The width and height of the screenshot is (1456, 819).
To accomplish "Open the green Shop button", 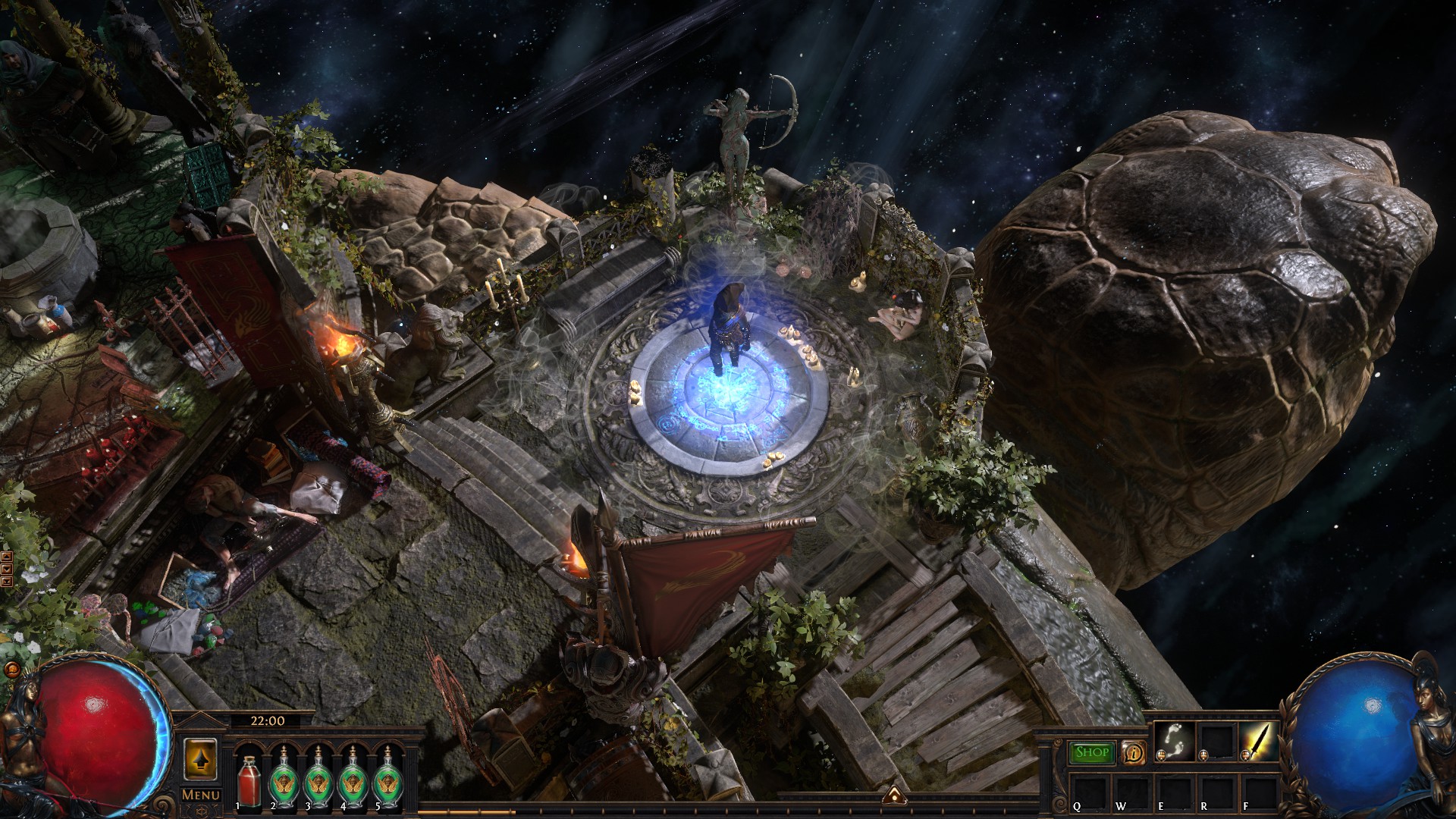I will point(1092,752).
